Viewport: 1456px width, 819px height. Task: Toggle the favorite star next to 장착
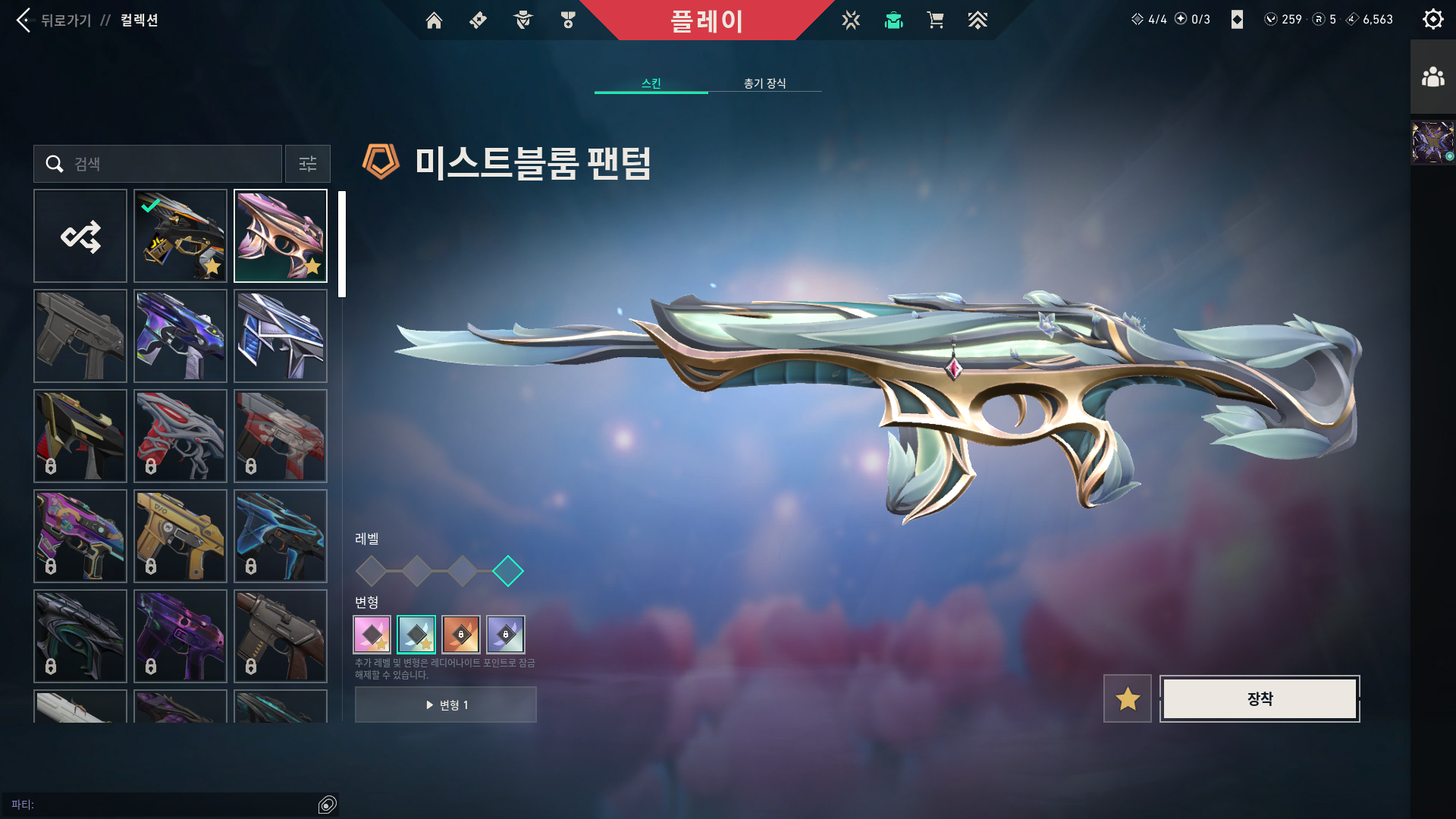[1127, 698]
